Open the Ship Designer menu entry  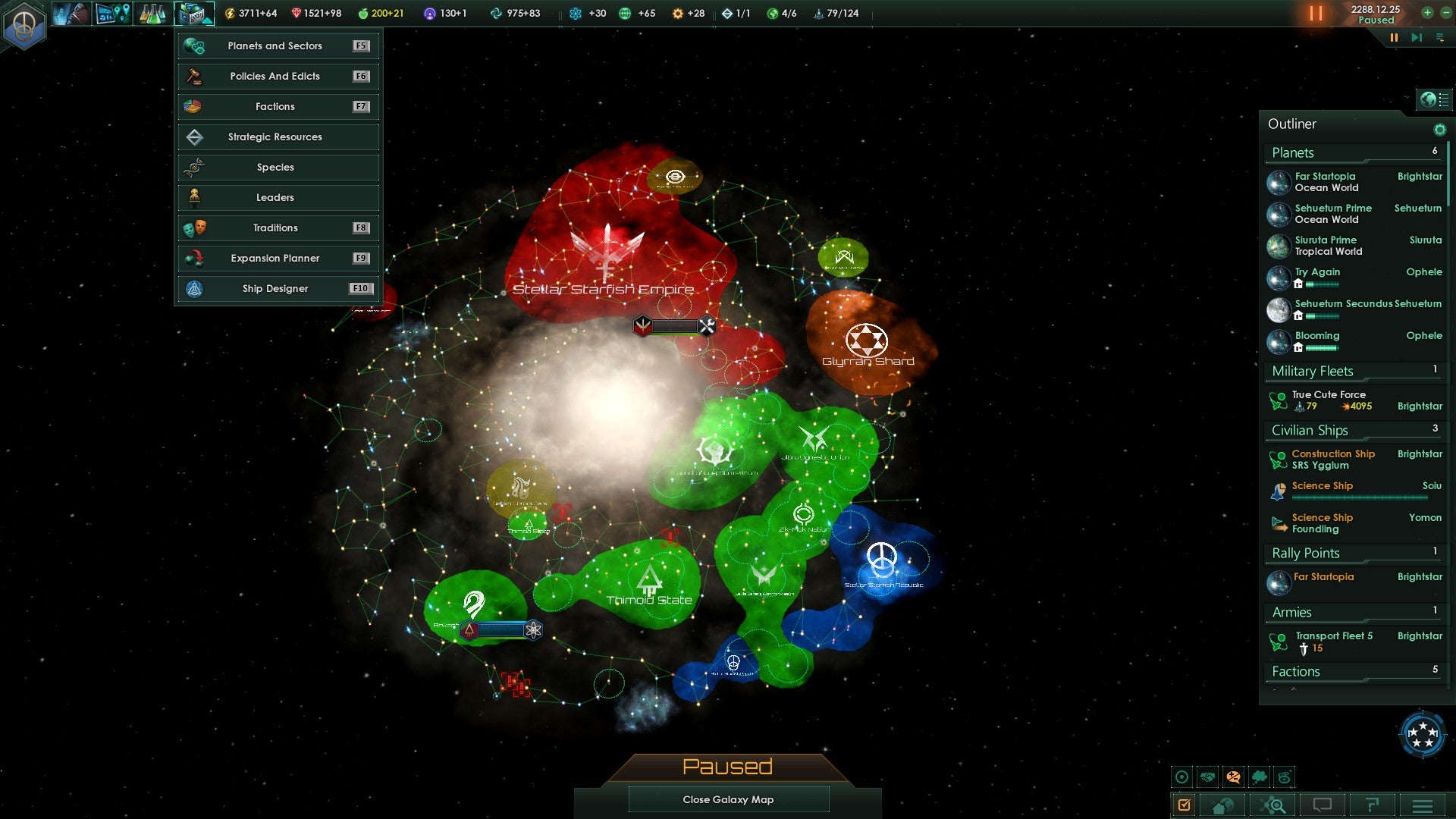(x=277, y=288)
